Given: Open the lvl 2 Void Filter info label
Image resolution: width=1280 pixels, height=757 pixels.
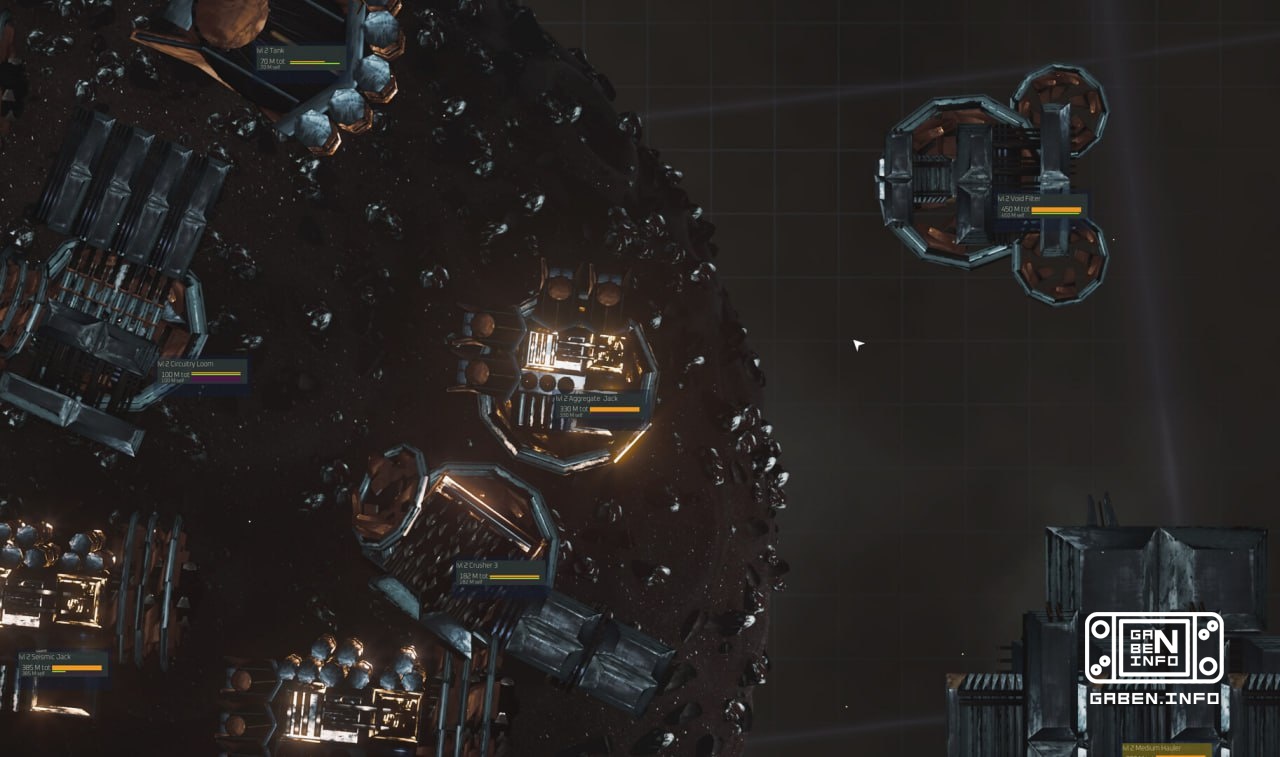Looking at the screenshot, I should point(1018,198).
